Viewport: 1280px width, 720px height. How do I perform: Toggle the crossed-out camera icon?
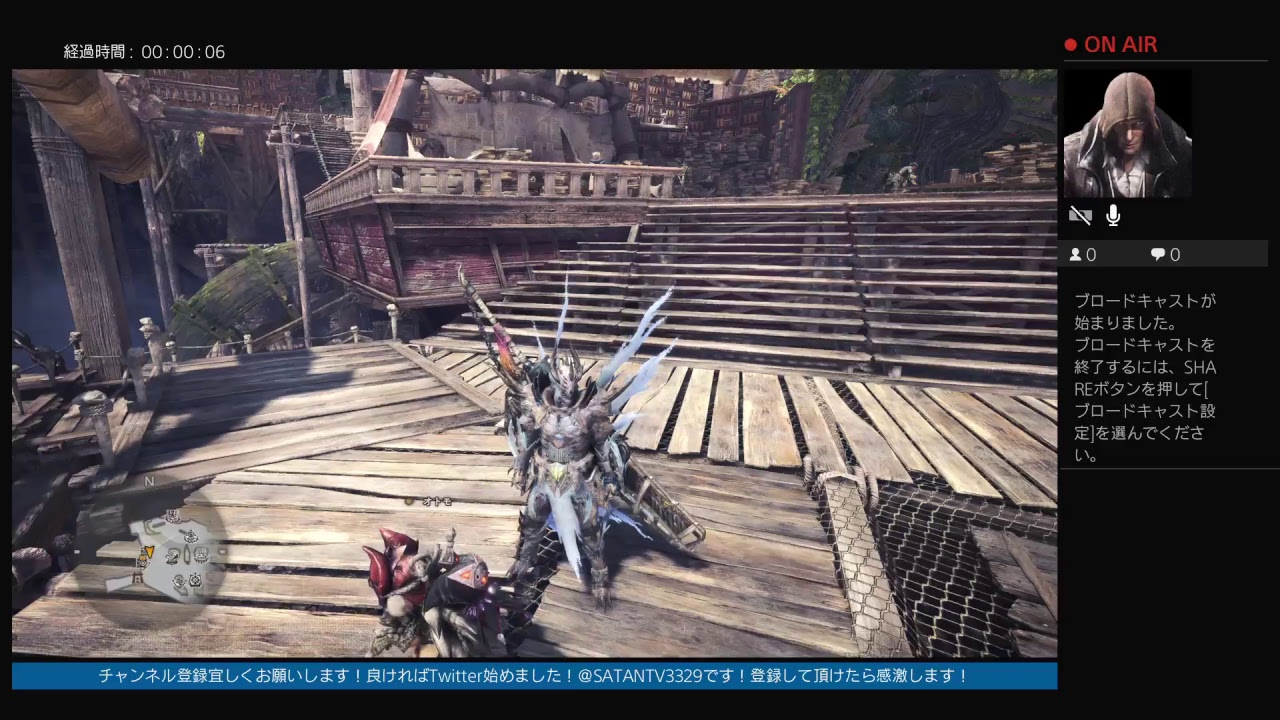click(1080, 215)
